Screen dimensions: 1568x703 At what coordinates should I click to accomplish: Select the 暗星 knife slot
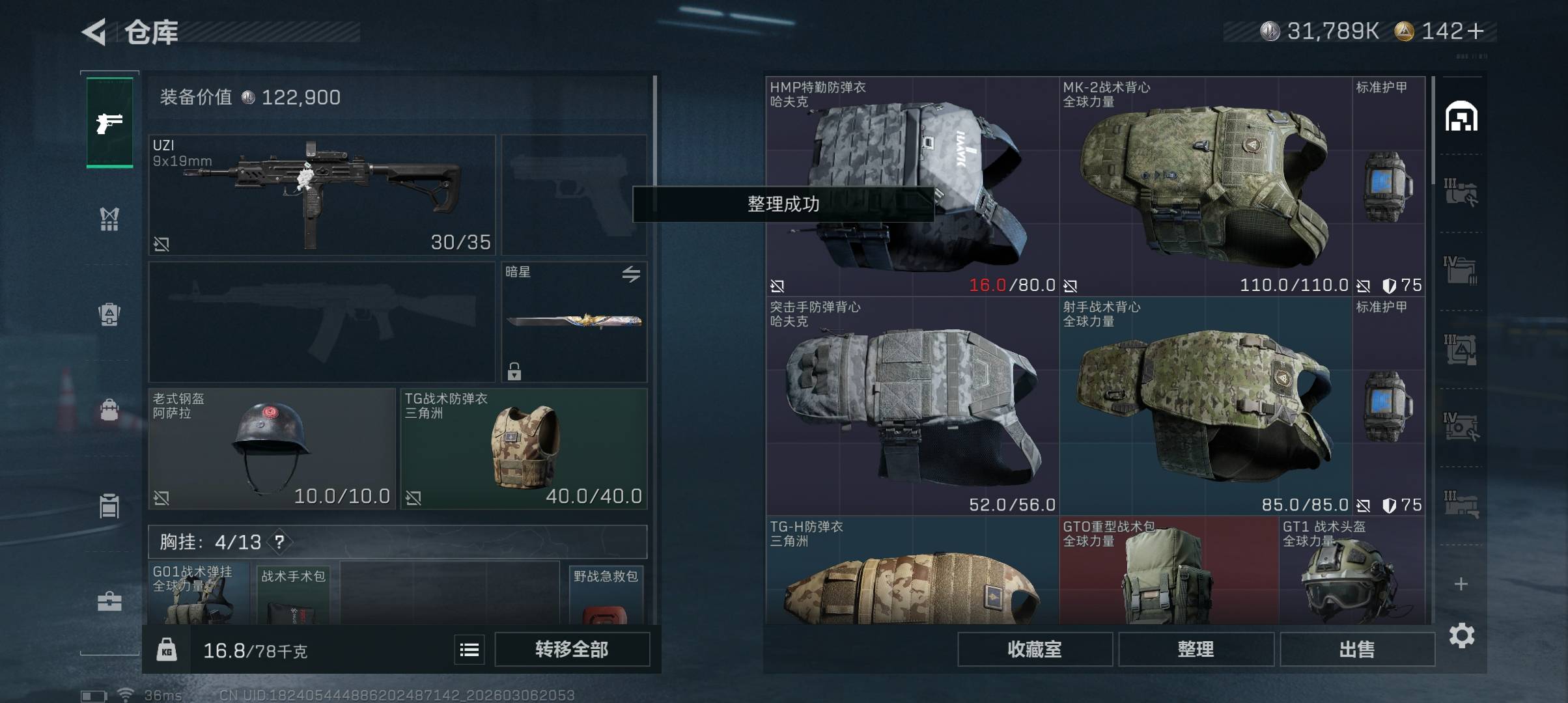[574, 322]
